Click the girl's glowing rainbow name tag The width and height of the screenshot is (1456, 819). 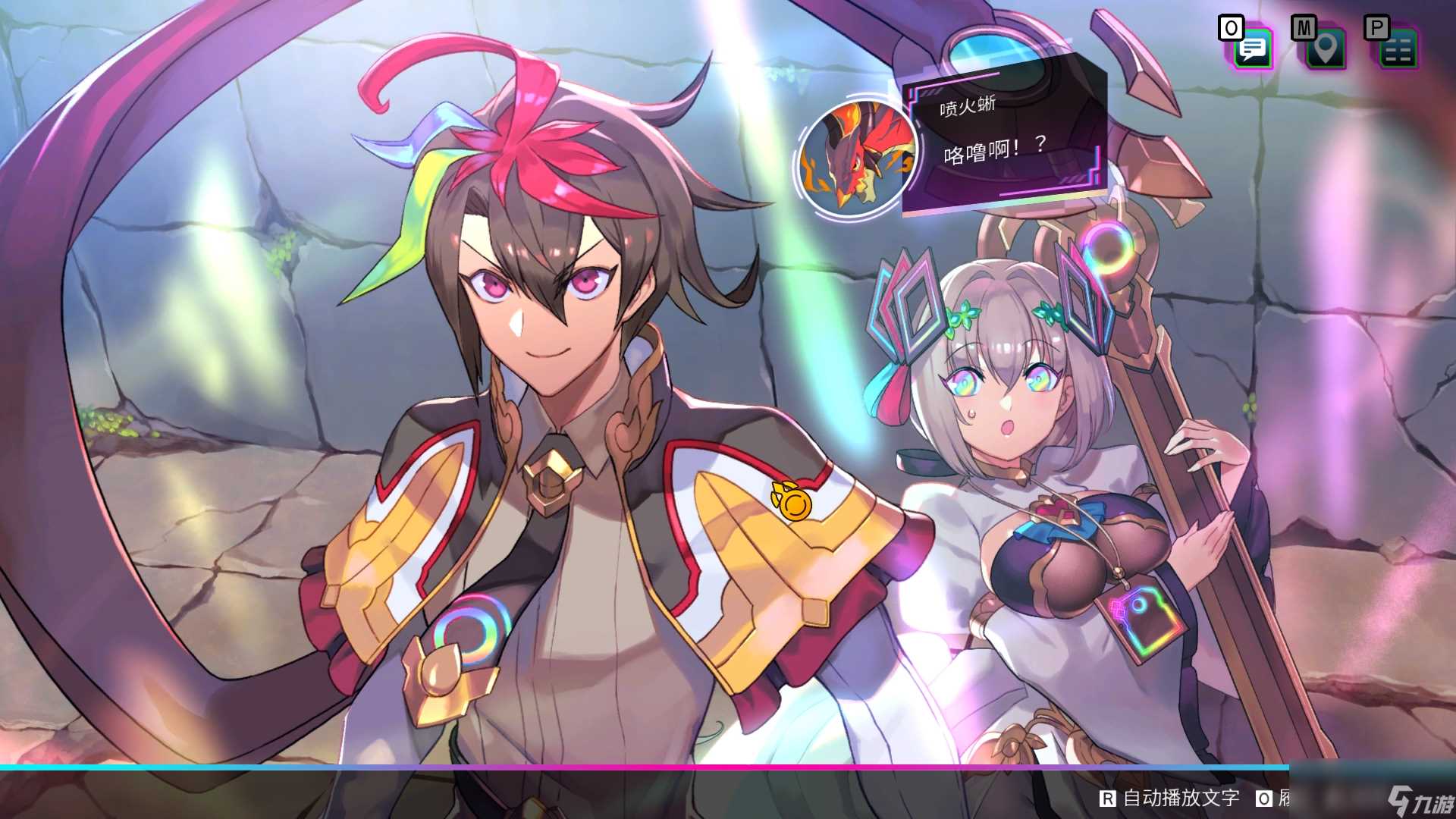[1141, 621]
